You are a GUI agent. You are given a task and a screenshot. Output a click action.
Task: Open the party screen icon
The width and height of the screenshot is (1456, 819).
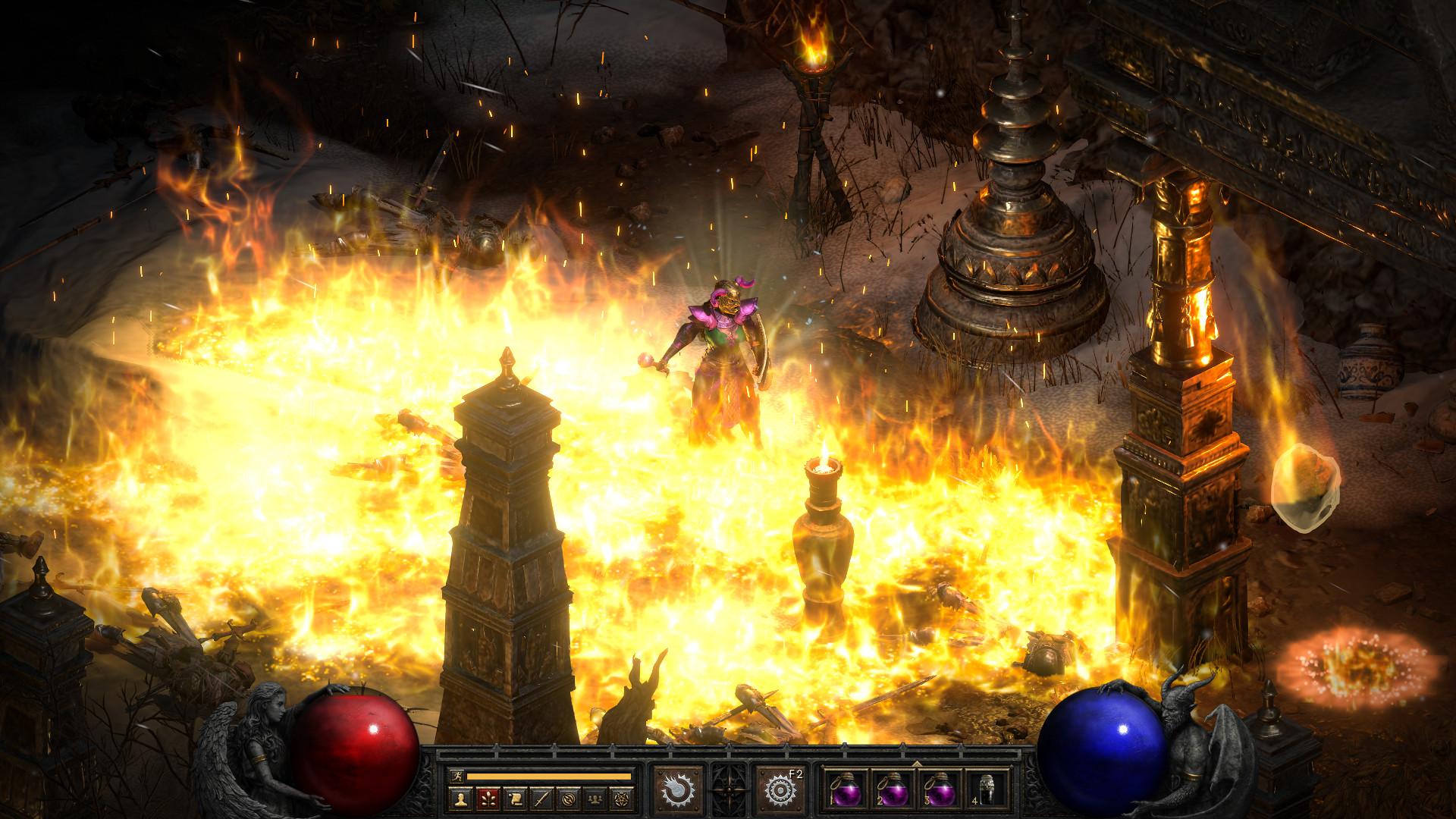click(594, 799)
